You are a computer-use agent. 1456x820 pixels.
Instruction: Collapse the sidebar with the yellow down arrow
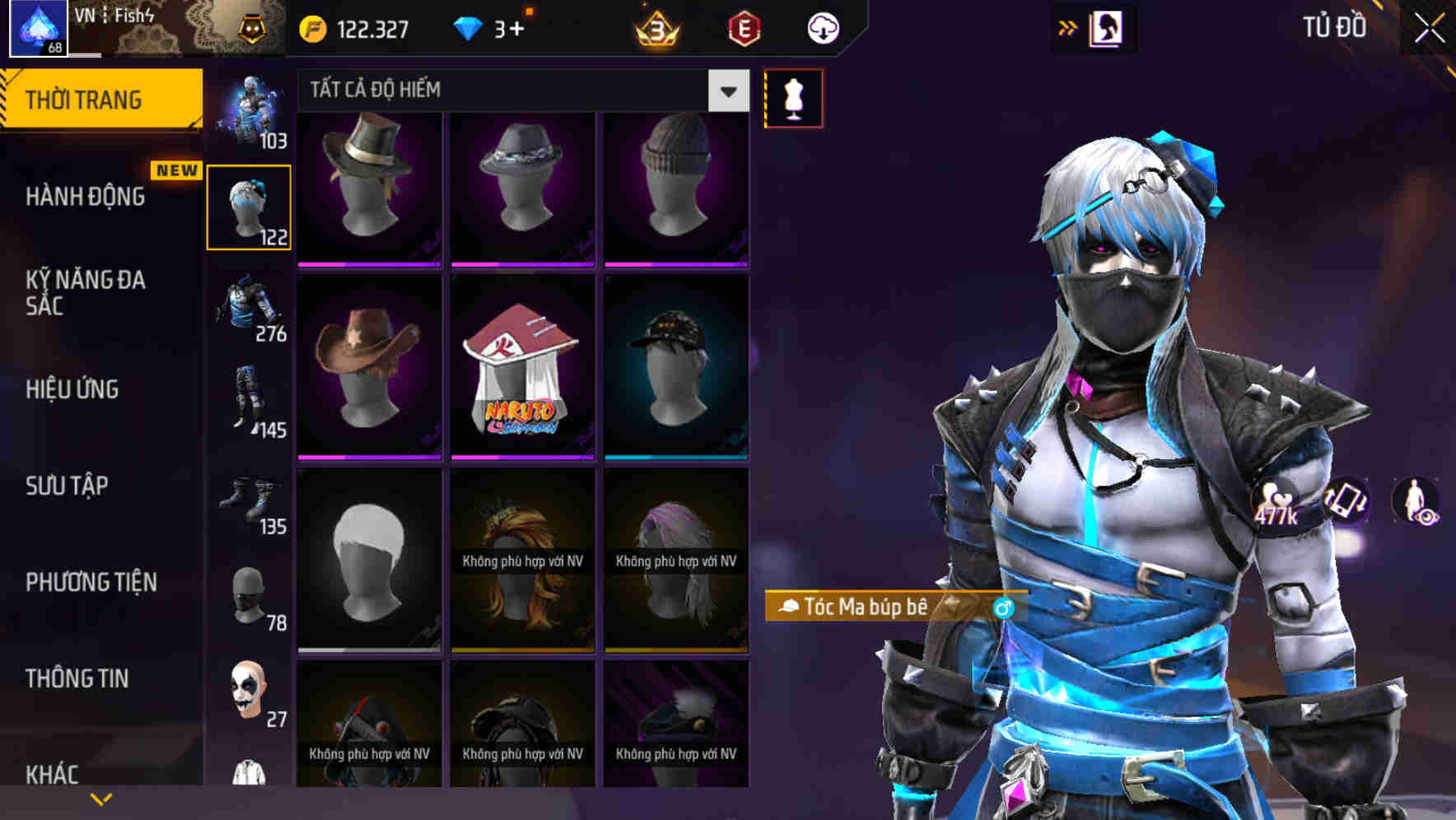click(100, 797)
